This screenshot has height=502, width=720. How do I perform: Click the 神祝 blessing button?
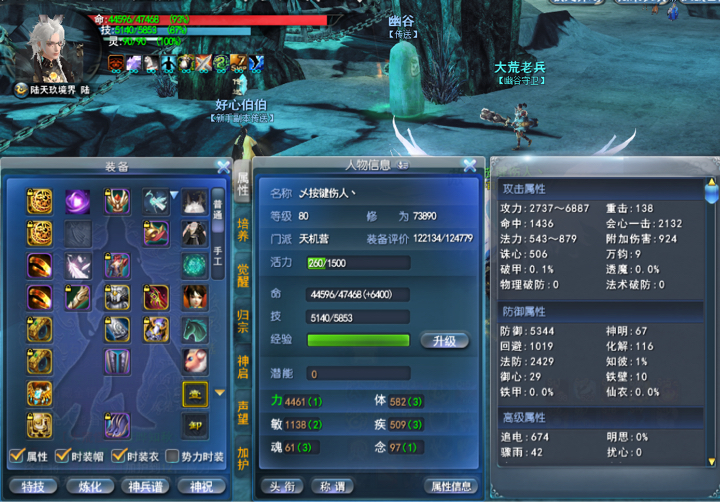pos(201,486)
